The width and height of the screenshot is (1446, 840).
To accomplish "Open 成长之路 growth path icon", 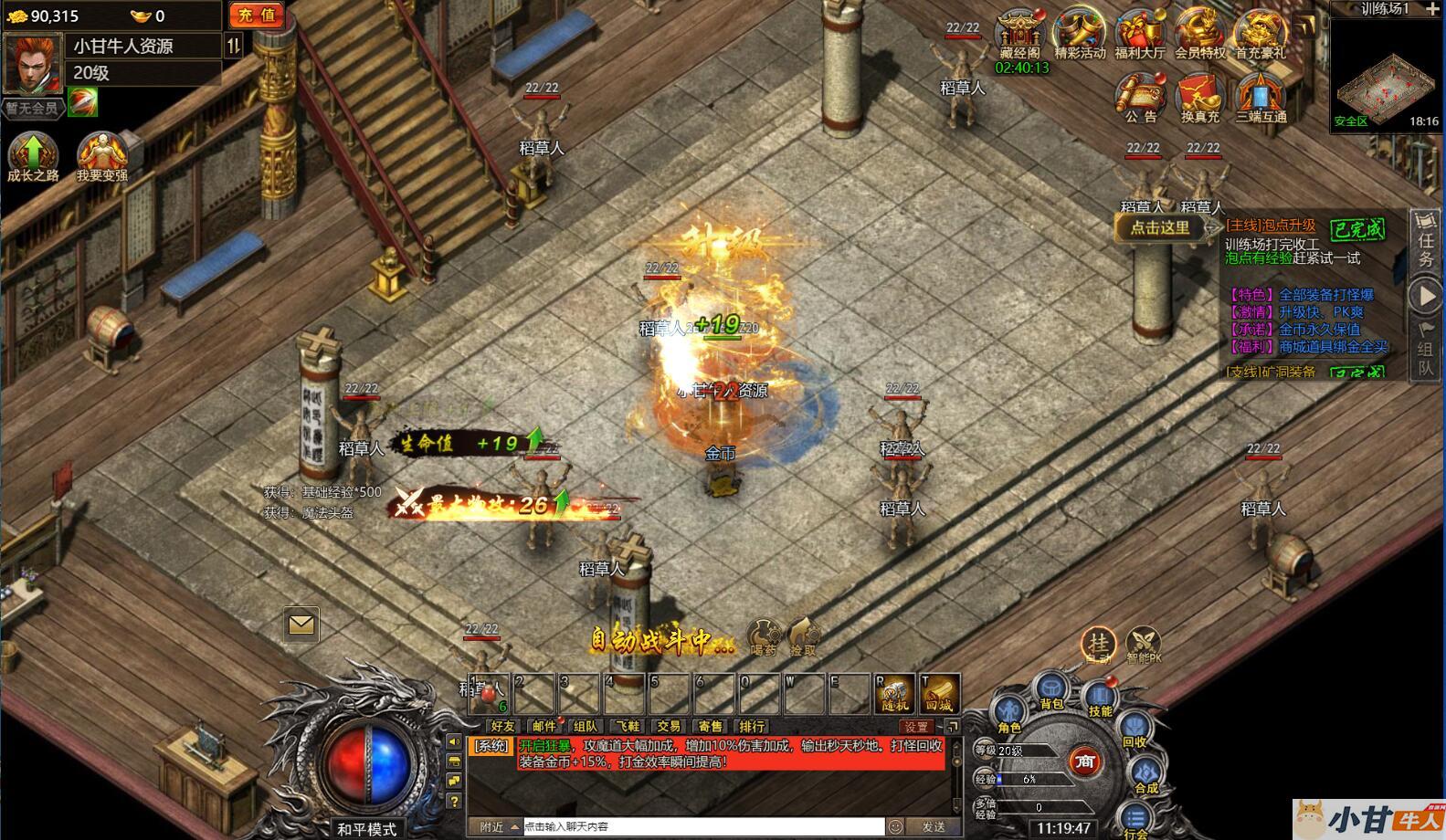I will 33,156.
